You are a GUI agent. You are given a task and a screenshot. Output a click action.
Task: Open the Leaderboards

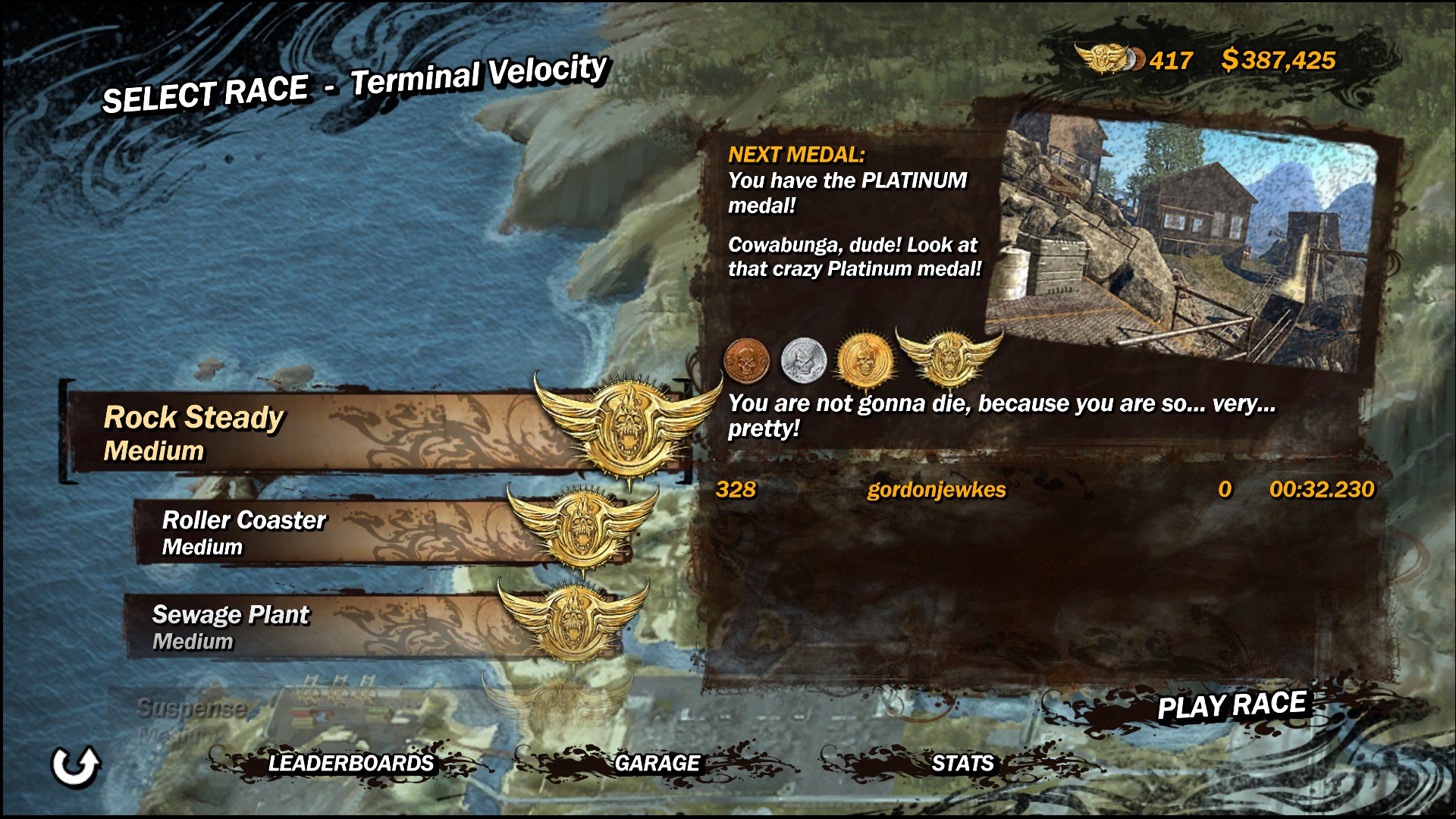coord(350,763)
